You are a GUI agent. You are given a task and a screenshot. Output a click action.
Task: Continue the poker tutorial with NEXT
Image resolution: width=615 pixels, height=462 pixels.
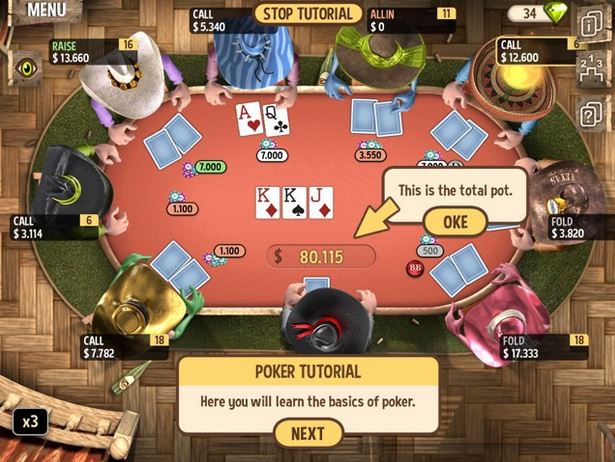tap(307, 433)
